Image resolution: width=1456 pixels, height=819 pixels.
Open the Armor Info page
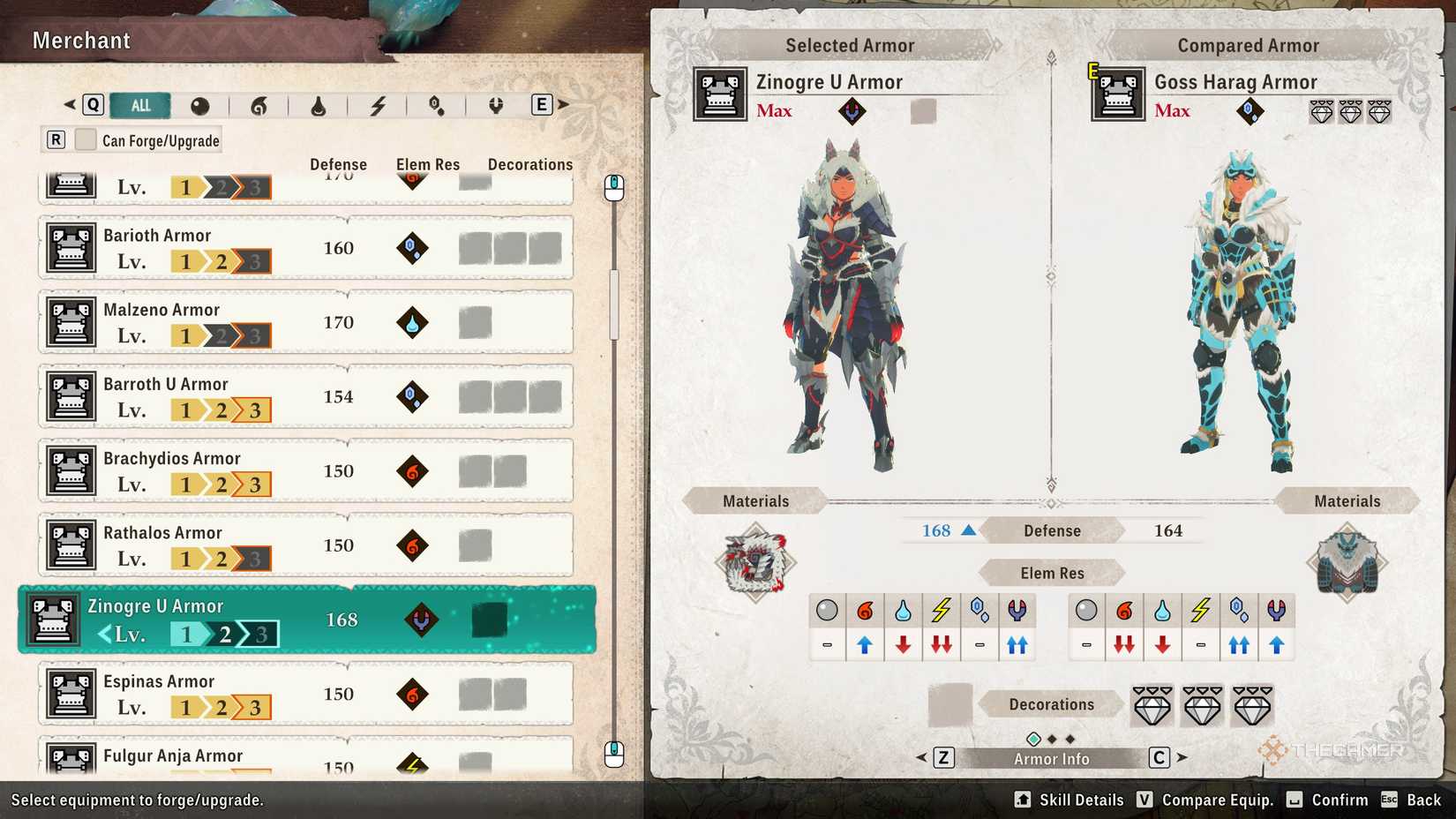(x=1050, y=758)
